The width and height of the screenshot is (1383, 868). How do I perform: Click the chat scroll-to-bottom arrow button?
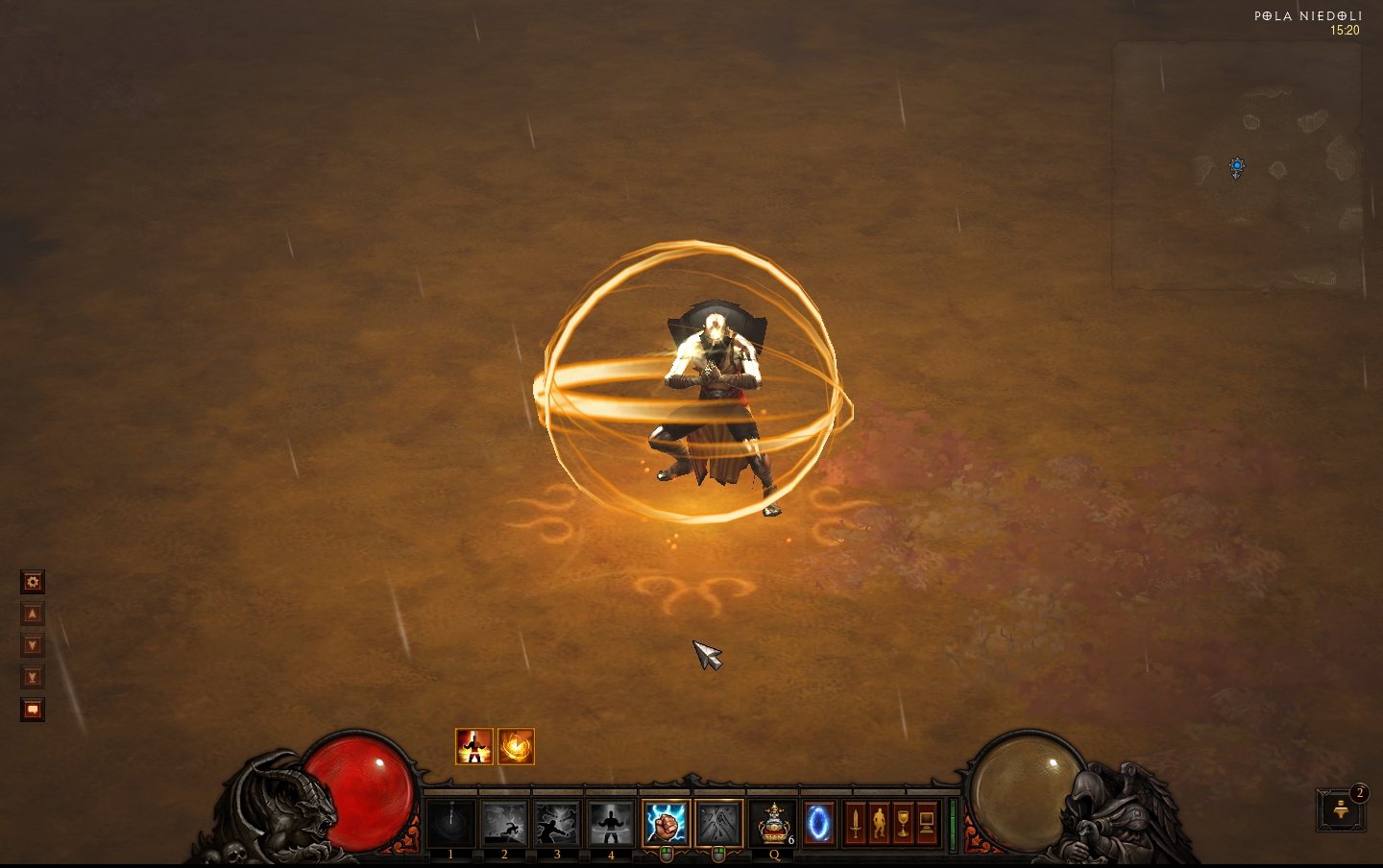point(33,677)
